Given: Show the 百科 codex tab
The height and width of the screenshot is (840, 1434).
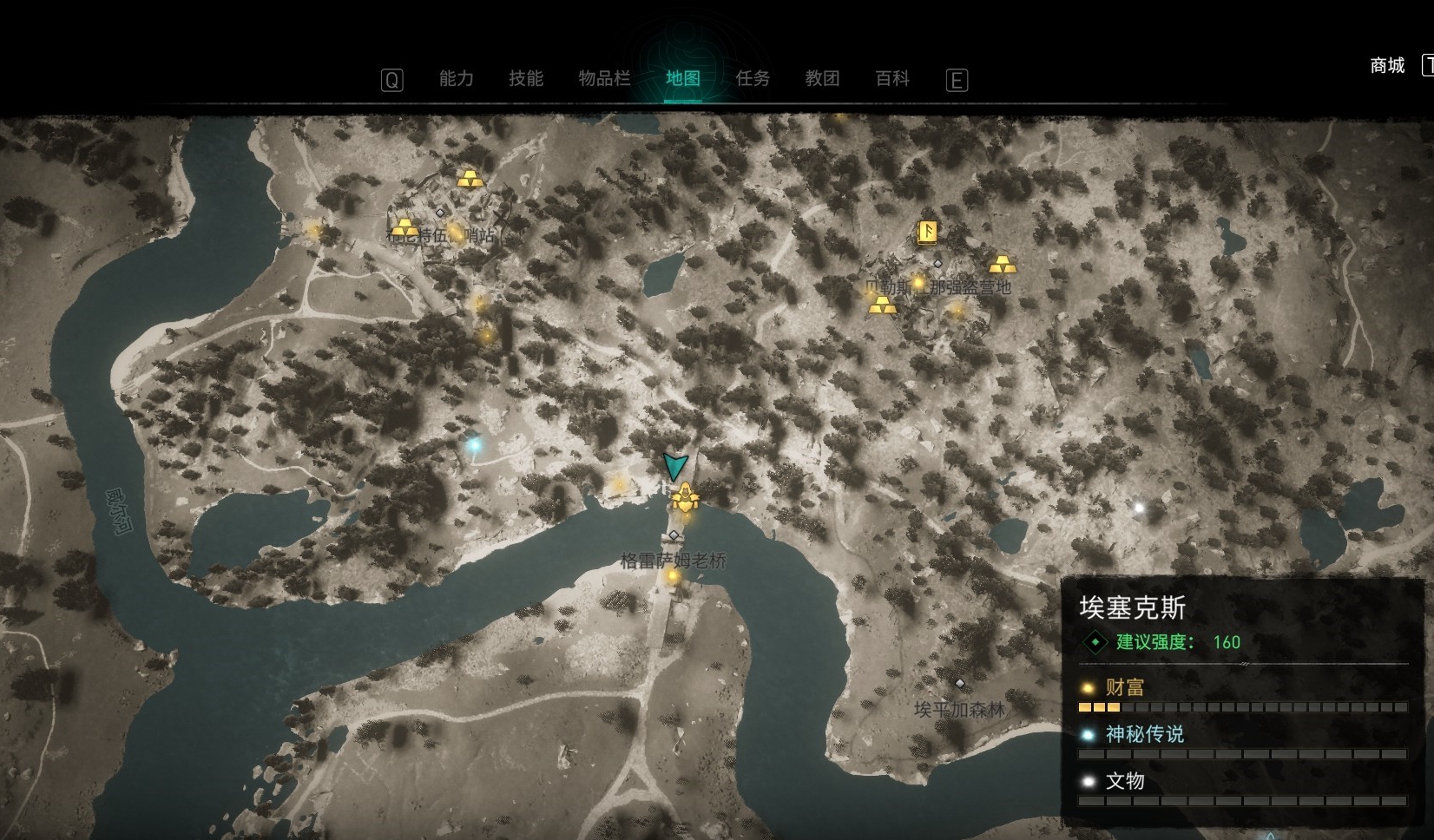Looking at the screenshot, I should pos(892,79).
